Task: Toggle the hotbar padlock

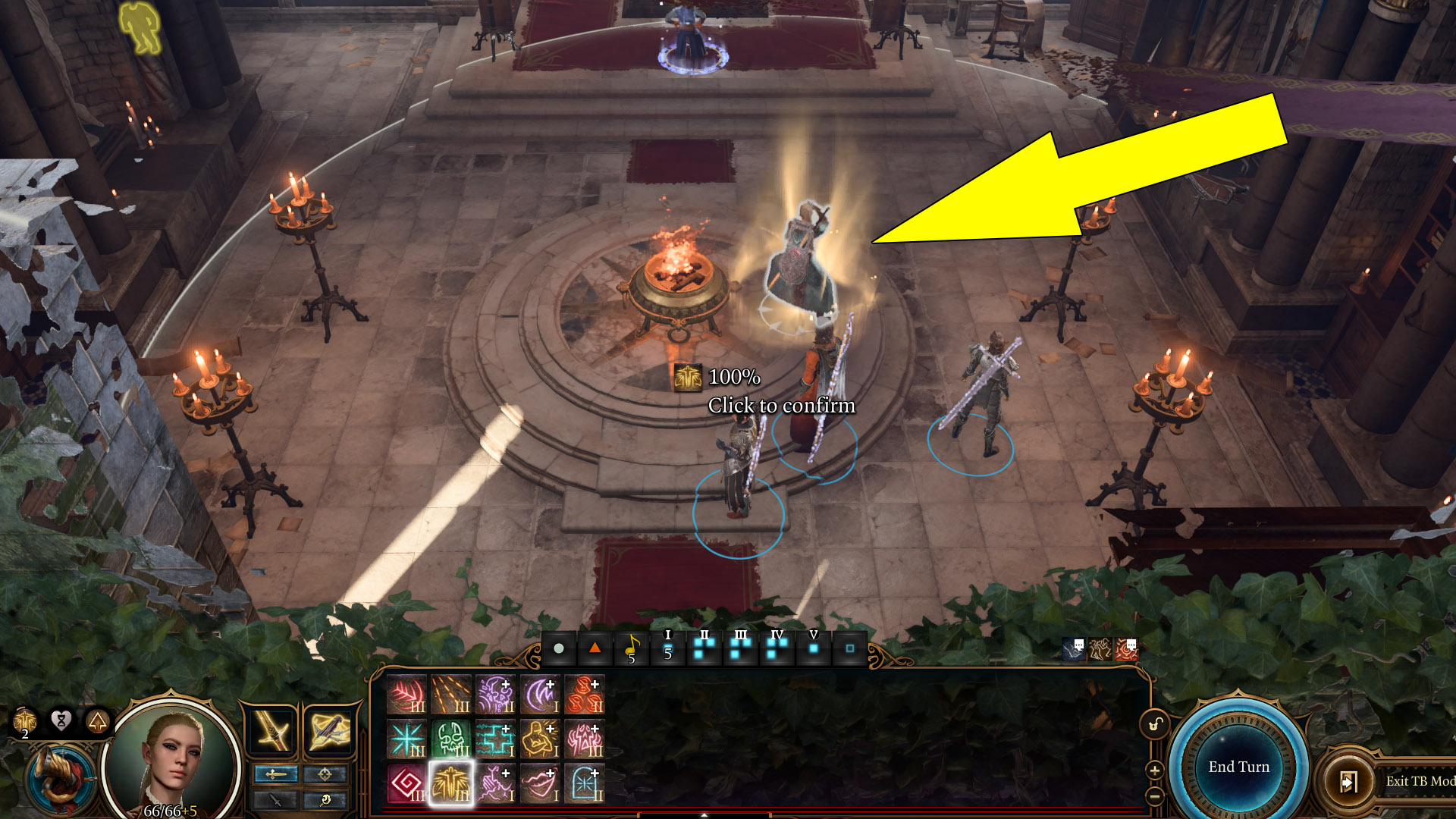Action: pos(1154,724)
